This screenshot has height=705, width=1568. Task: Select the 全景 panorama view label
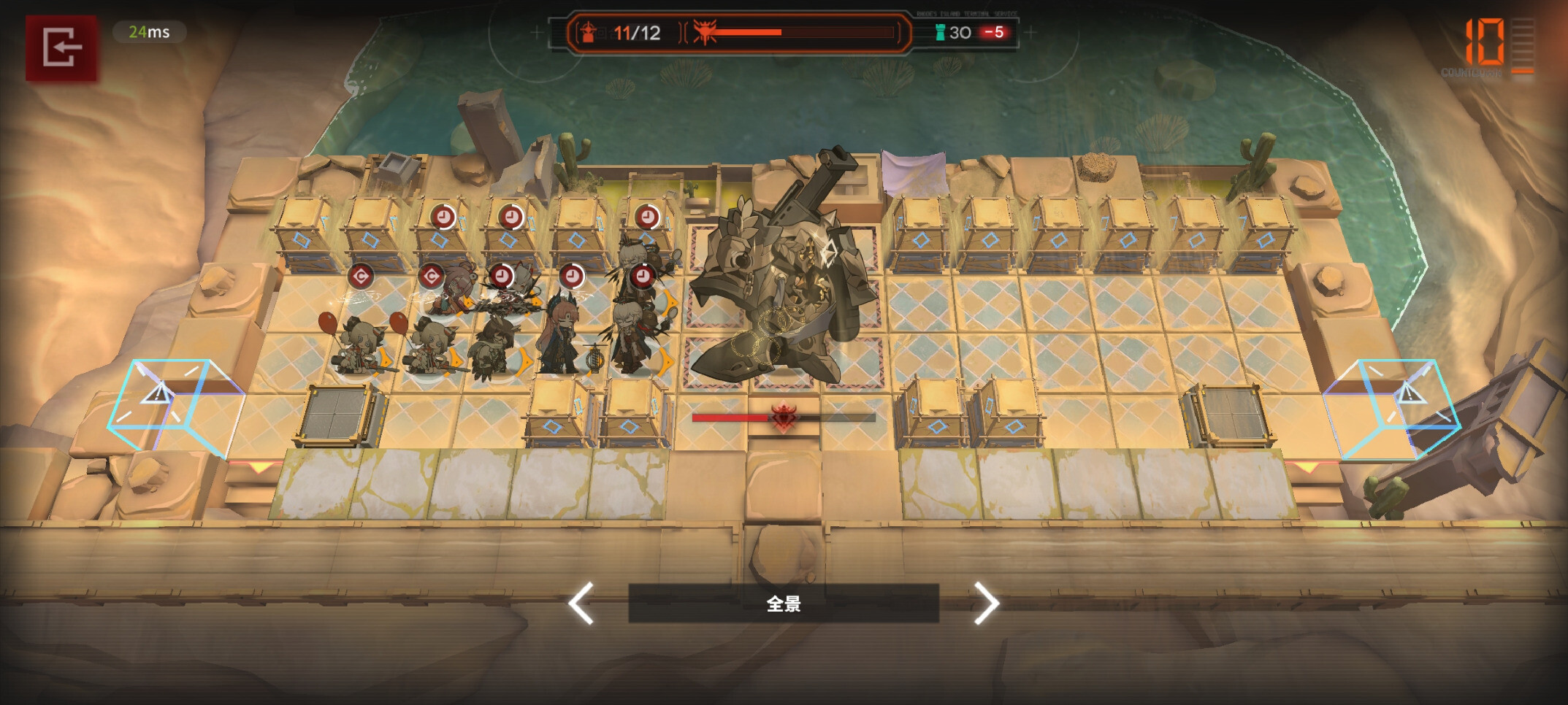pyautogui.click(x=783, y=604)
